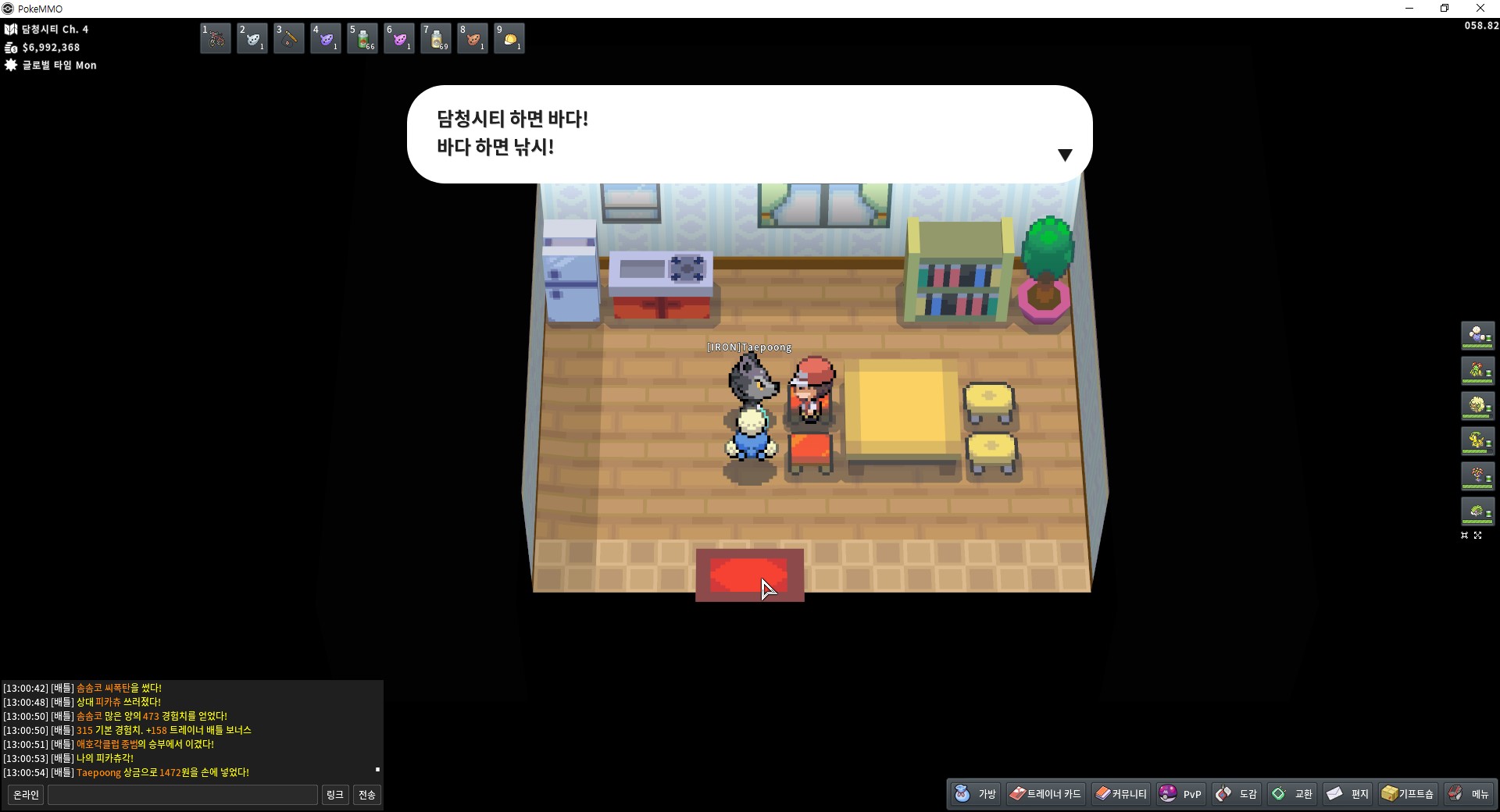Advance the dialogue with the arrow indicator
The height and width of the screenshot is (812, 1500).
[1064, 155]
